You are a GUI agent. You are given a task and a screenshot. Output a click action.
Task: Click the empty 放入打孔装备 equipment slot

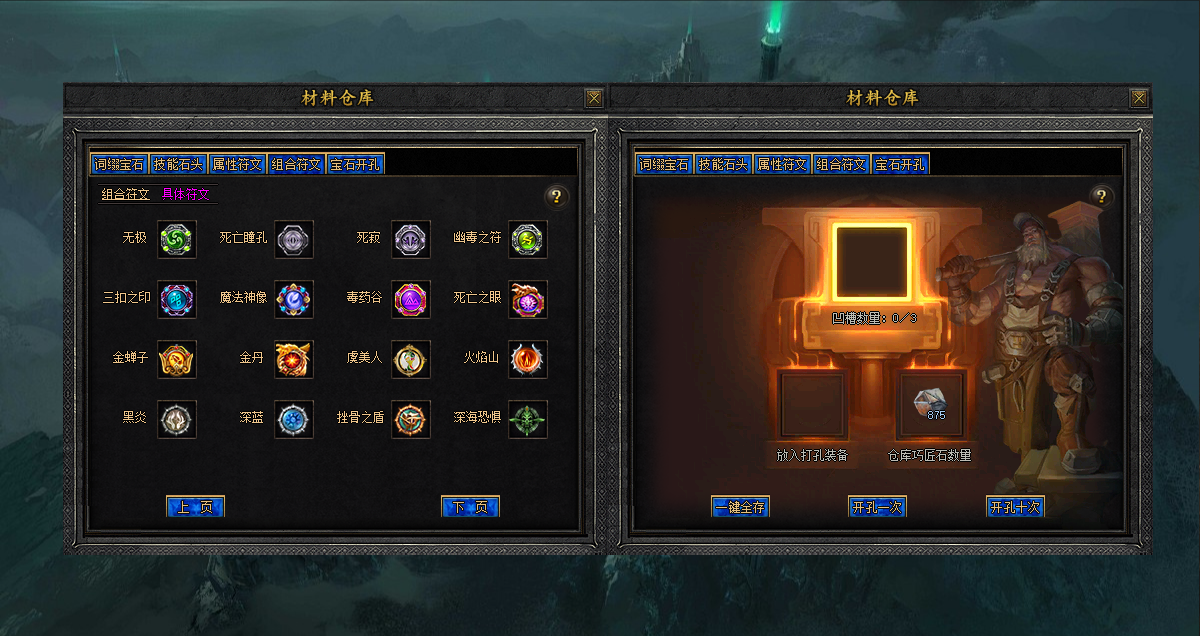point(812,404)
